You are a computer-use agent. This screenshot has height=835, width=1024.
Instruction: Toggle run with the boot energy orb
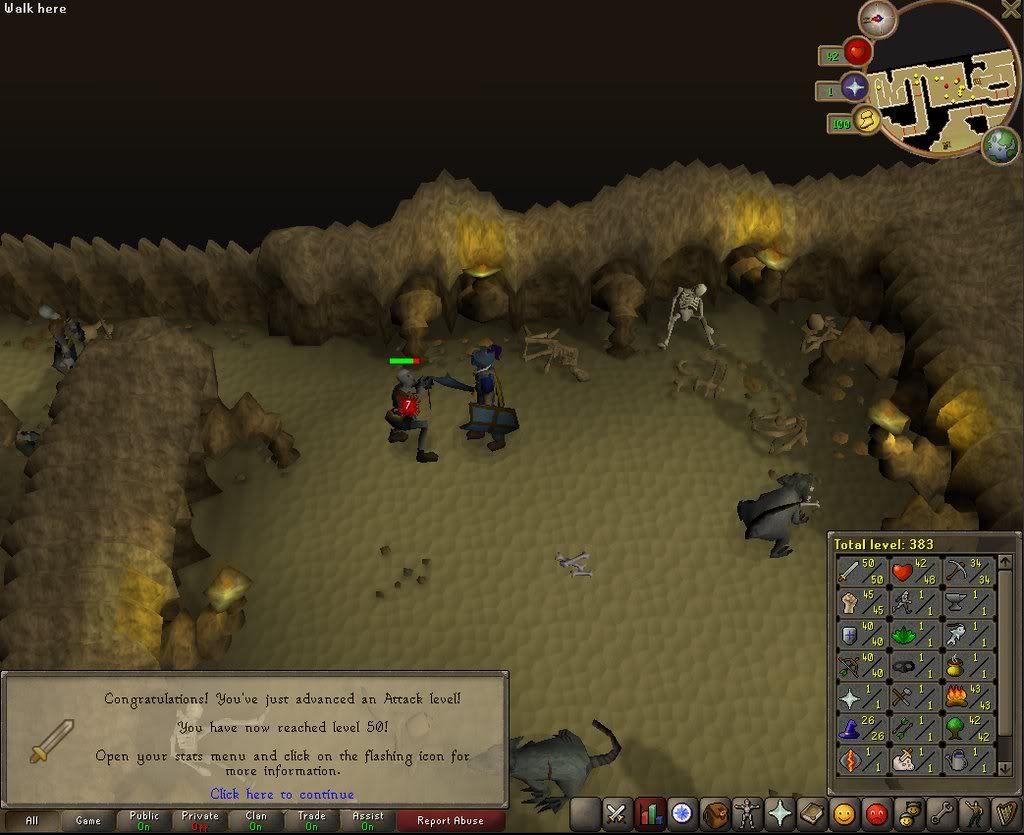[x=865, y=121]
